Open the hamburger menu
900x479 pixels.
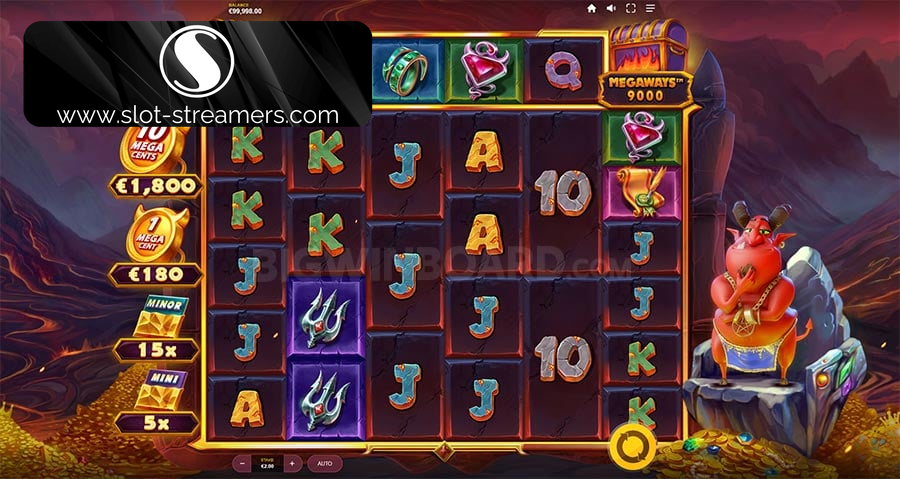650,8
